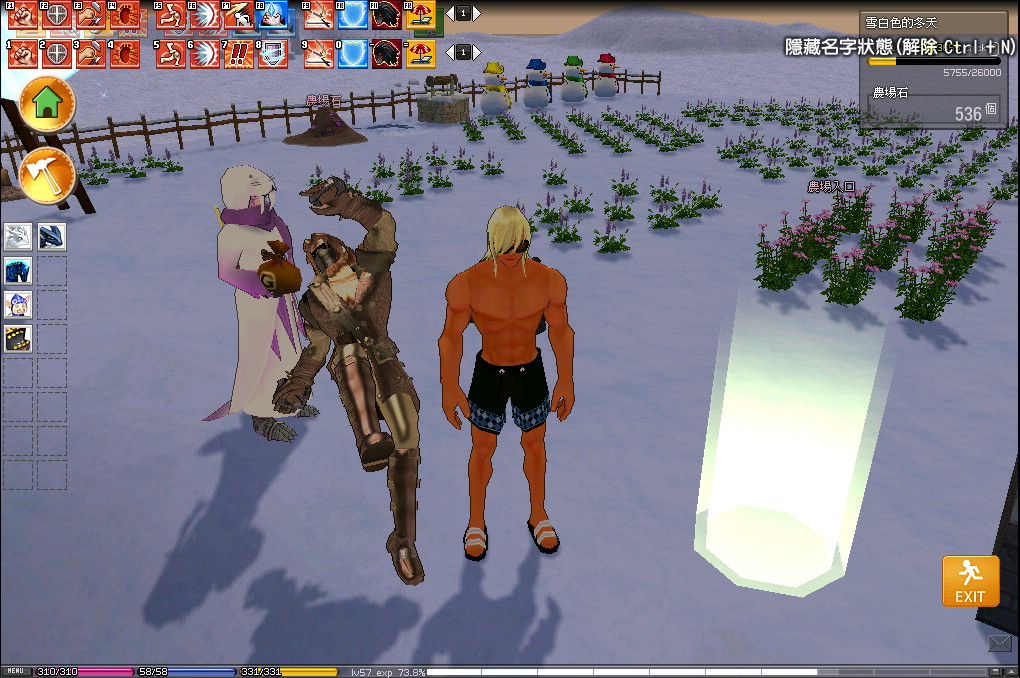
Task: Select the dark blue dragon pet icon
Action: (x=51, y=237)
